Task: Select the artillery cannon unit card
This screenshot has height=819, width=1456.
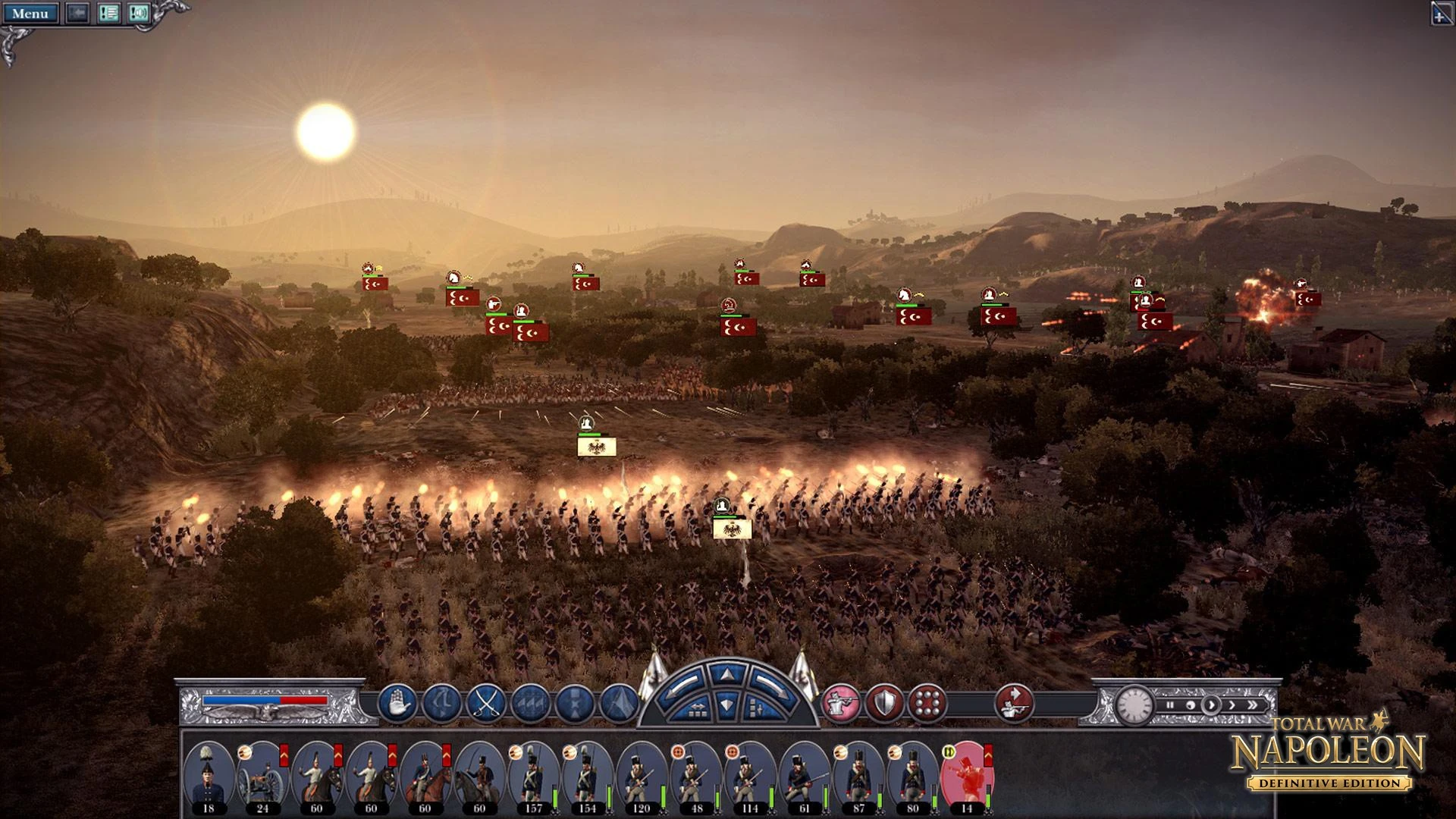Action: (262, 775)
